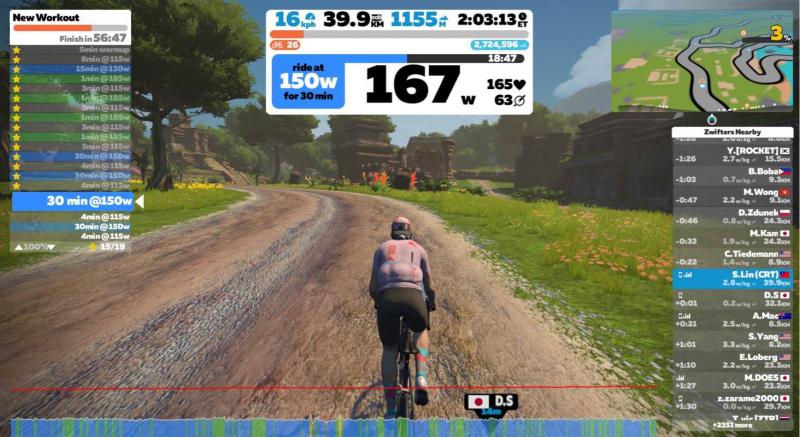
Task: Increase workout intensity with the up arrow
Action: point(17,246)
